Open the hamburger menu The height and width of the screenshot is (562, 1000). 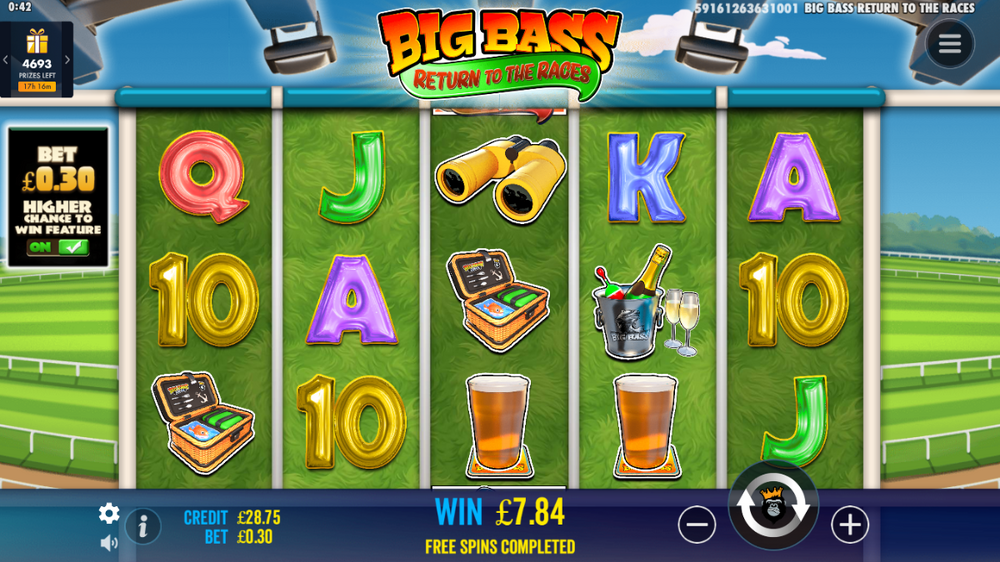949,43
